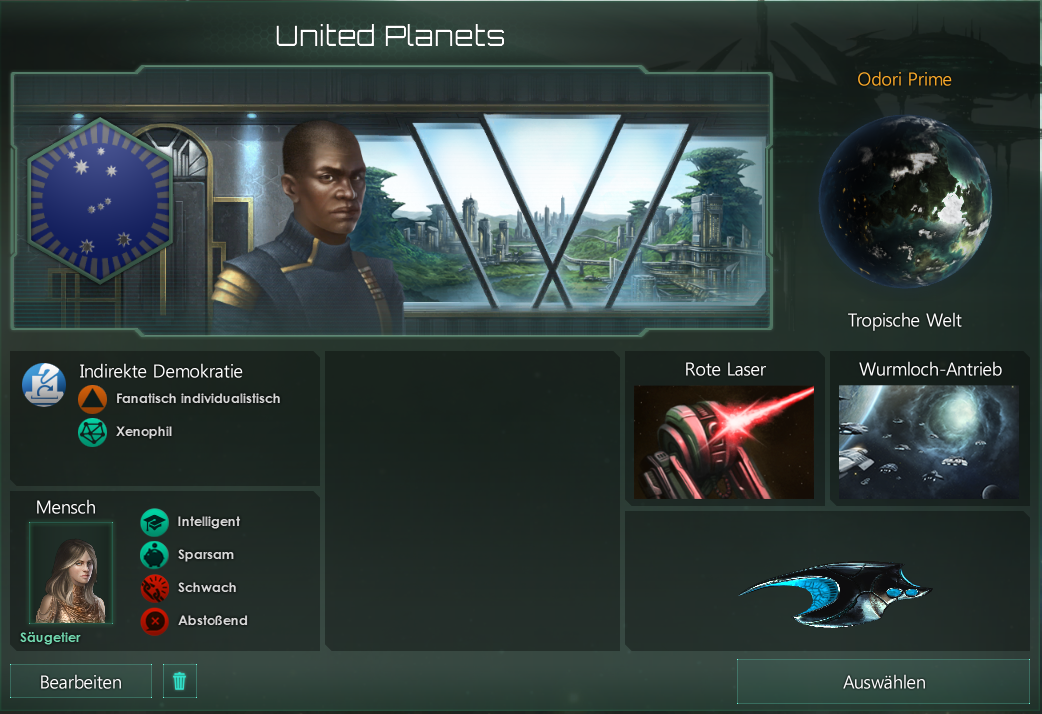
Task: Select the Xenophil ethic icon
Action: [92, 432]
